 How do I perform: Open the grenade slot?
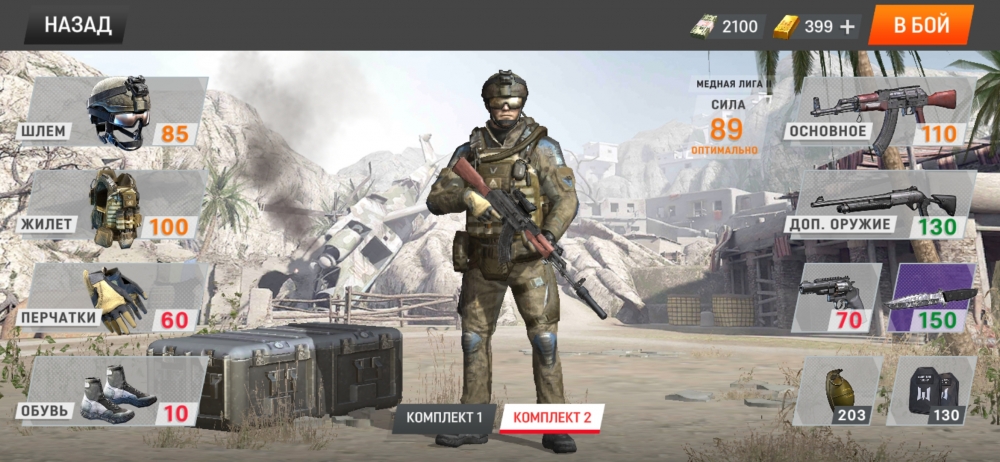(836, 391)
